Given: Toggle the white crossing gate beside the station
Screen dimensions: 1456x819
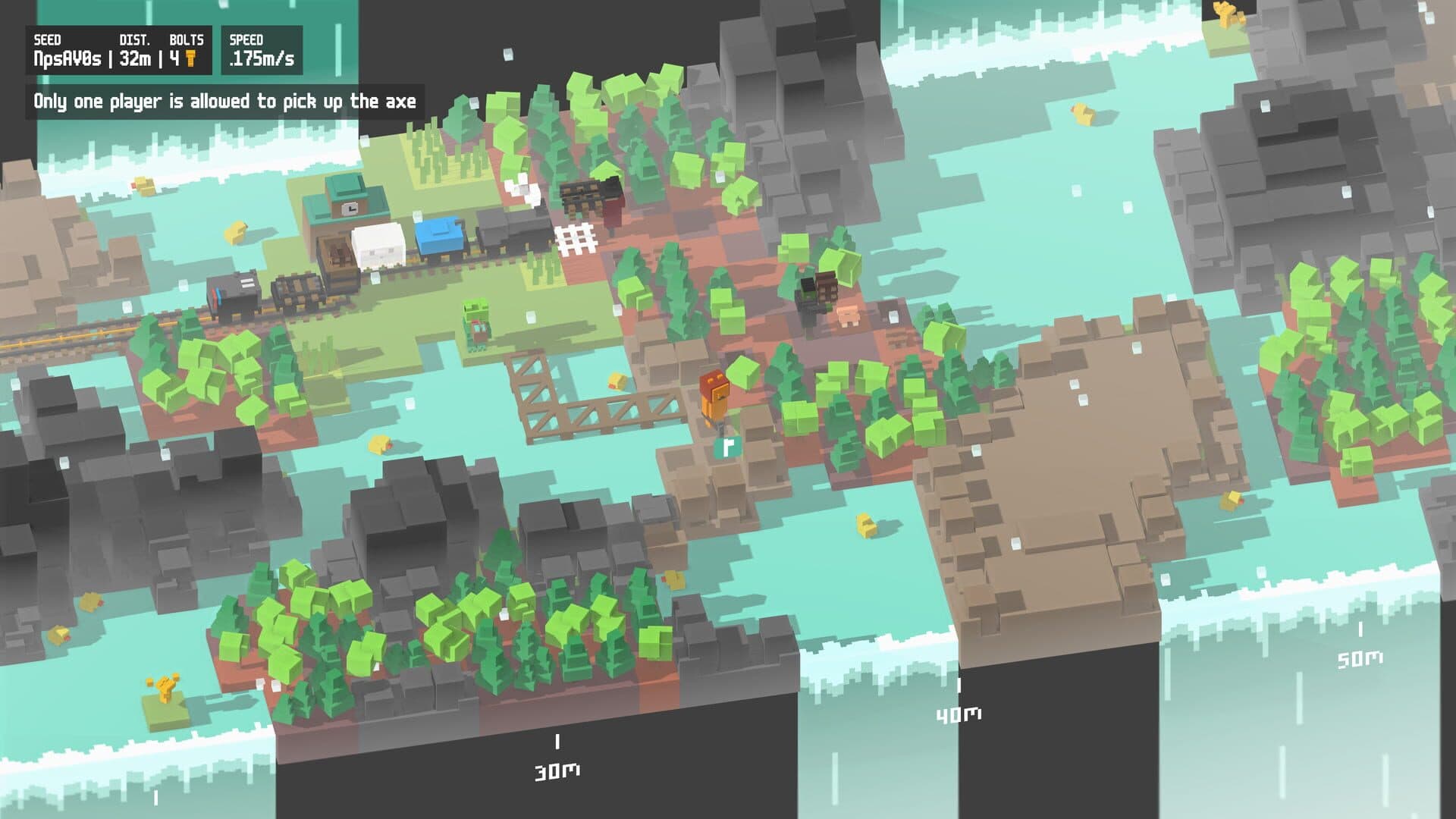Looking at the screenshot, I should (x=574, y=231).
